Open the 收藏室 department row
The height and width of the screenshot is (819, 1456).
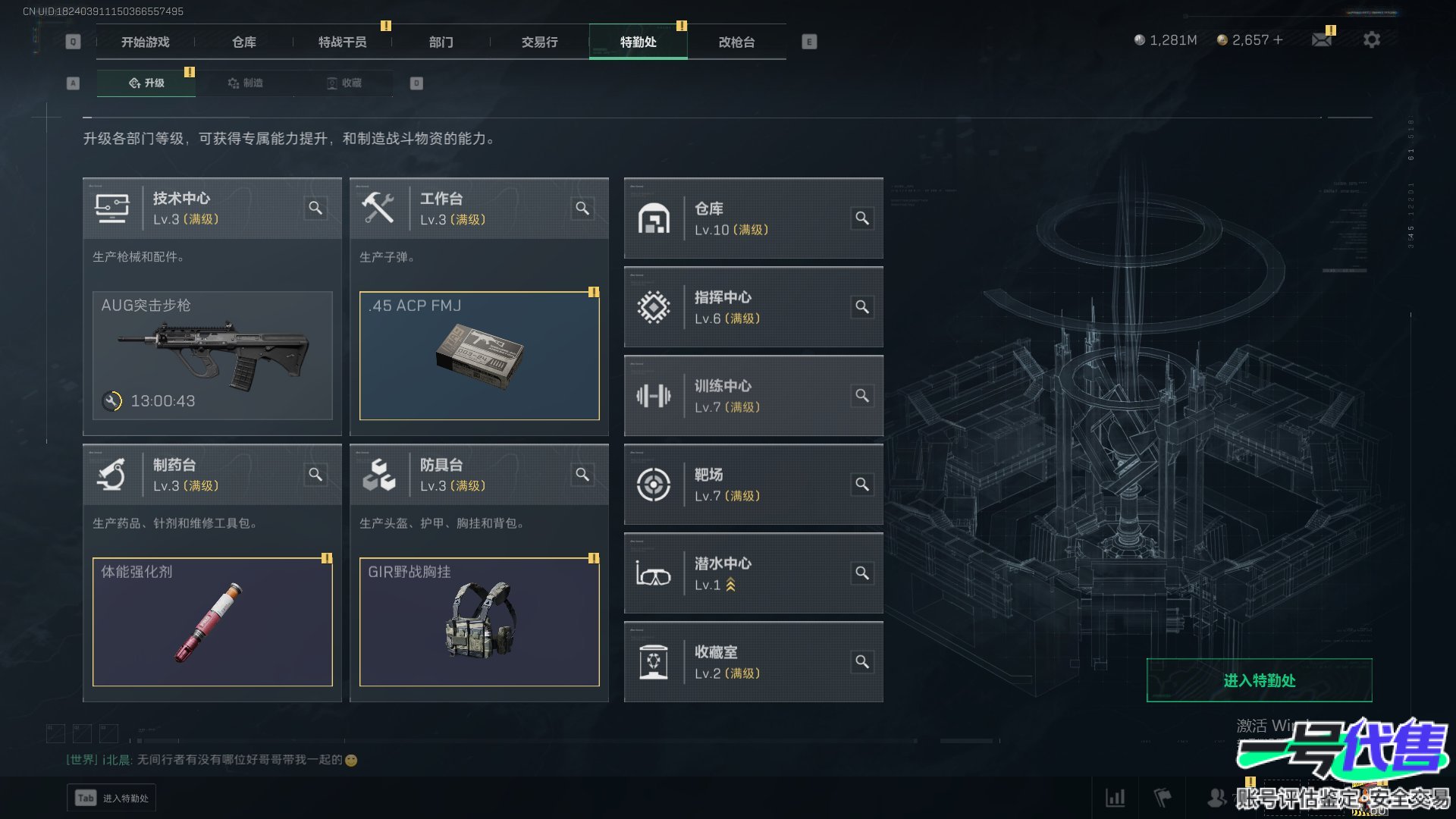pyautogui.click(x=753, y=662)
